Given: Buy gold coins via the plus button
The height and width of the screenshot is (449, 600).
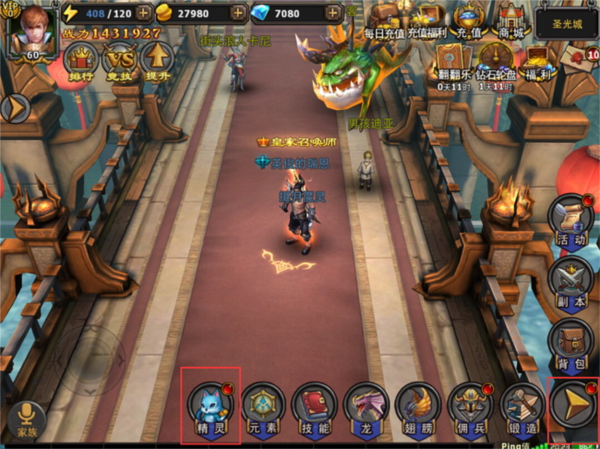Looking at the screenshot, I should point(238,14).
